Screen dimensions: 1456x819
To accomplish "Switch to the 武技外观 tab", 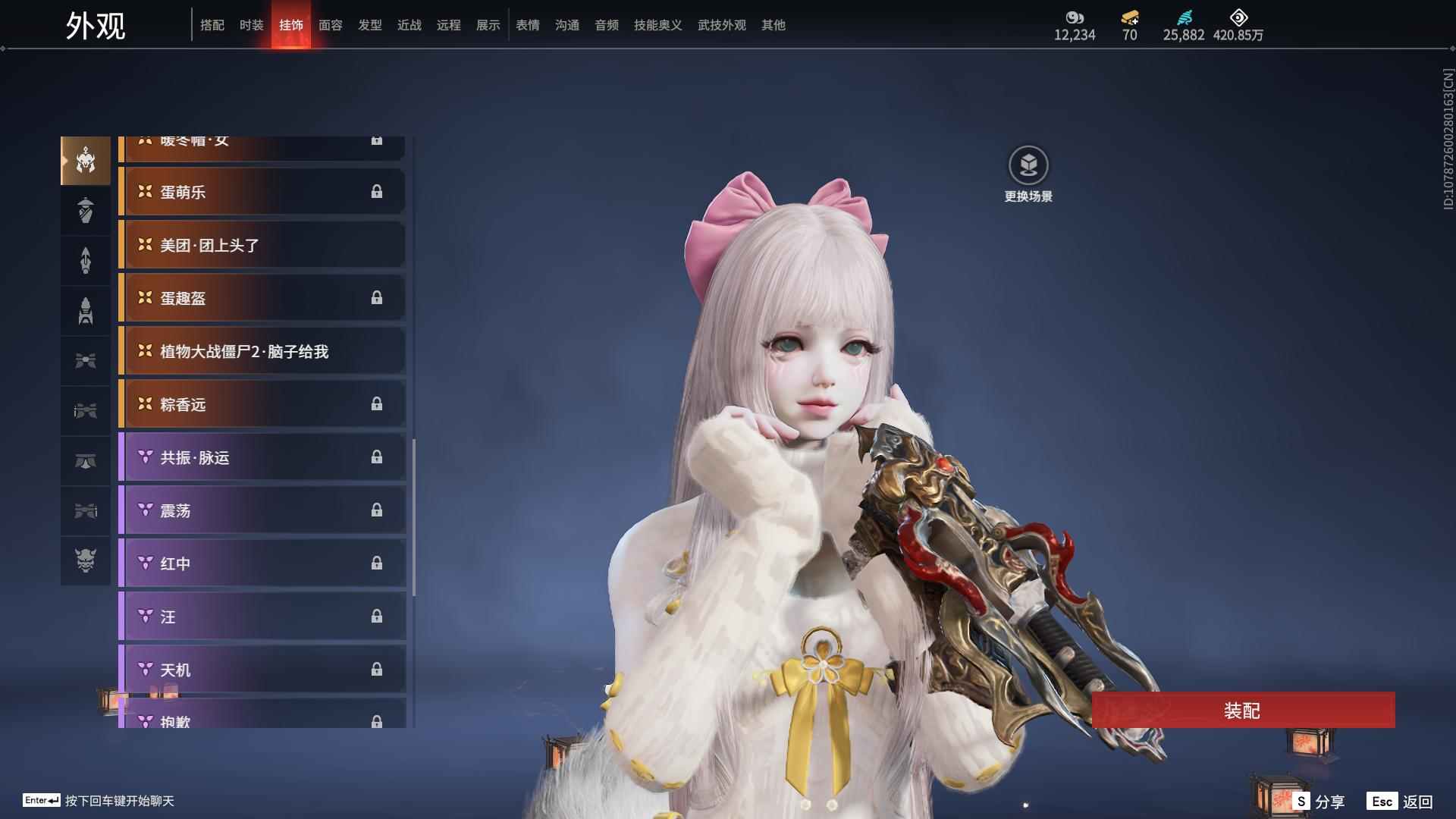I will pyautogui.click(x=722, y=25).
